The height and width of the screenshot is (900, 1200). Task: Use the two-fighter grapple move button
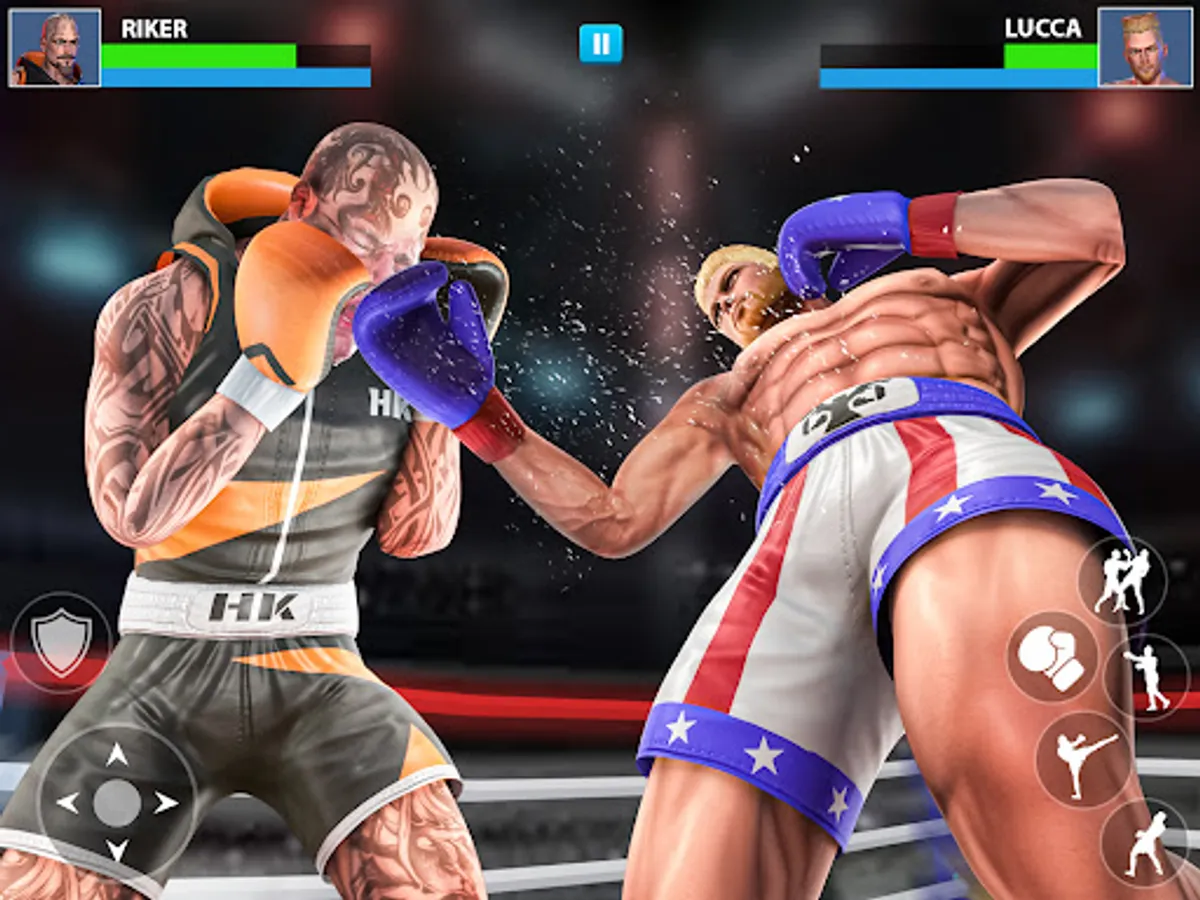(x=1122, y=581)
